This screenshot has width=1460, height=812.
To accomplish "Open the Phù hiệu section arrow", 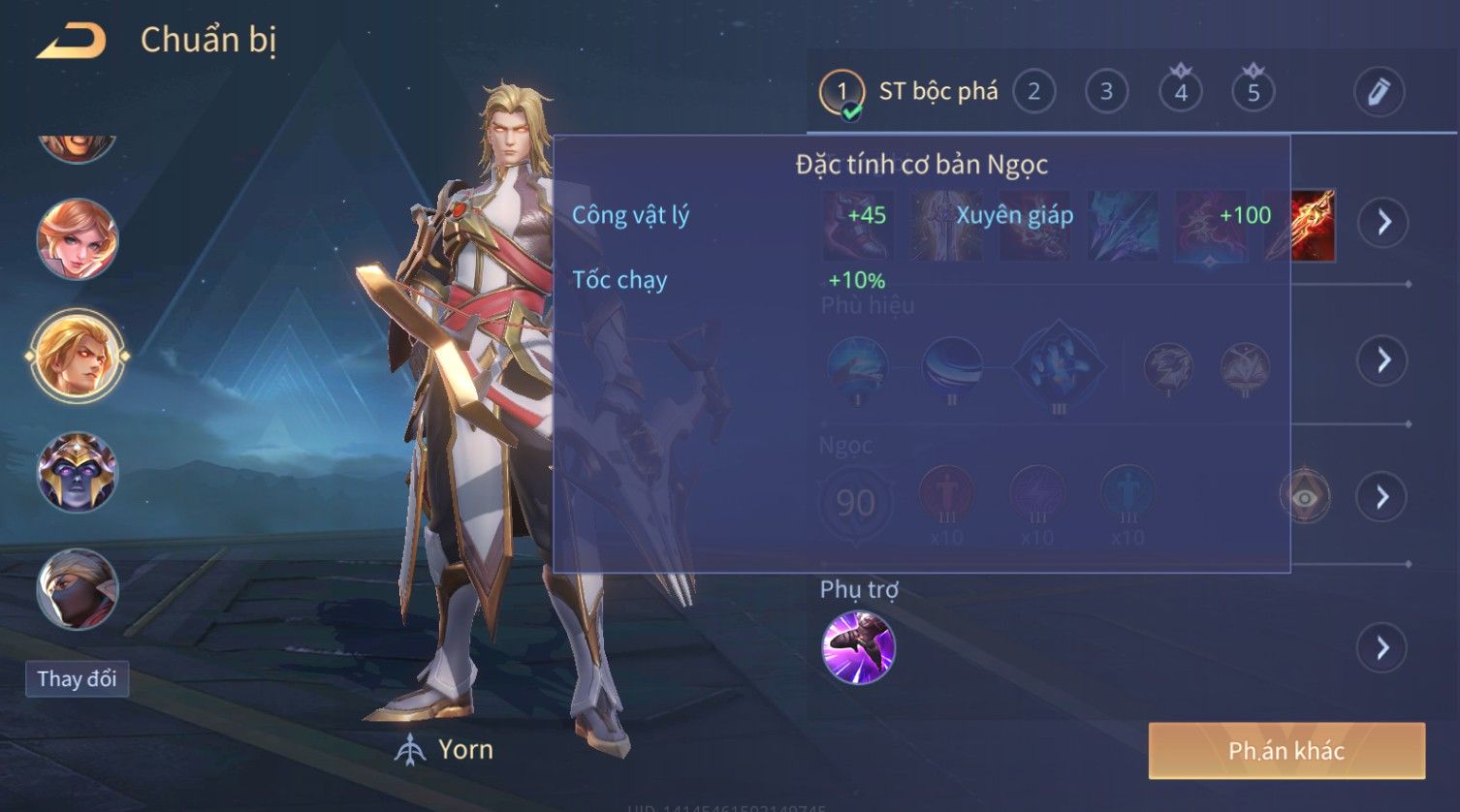I will (x=1382, y=360).
